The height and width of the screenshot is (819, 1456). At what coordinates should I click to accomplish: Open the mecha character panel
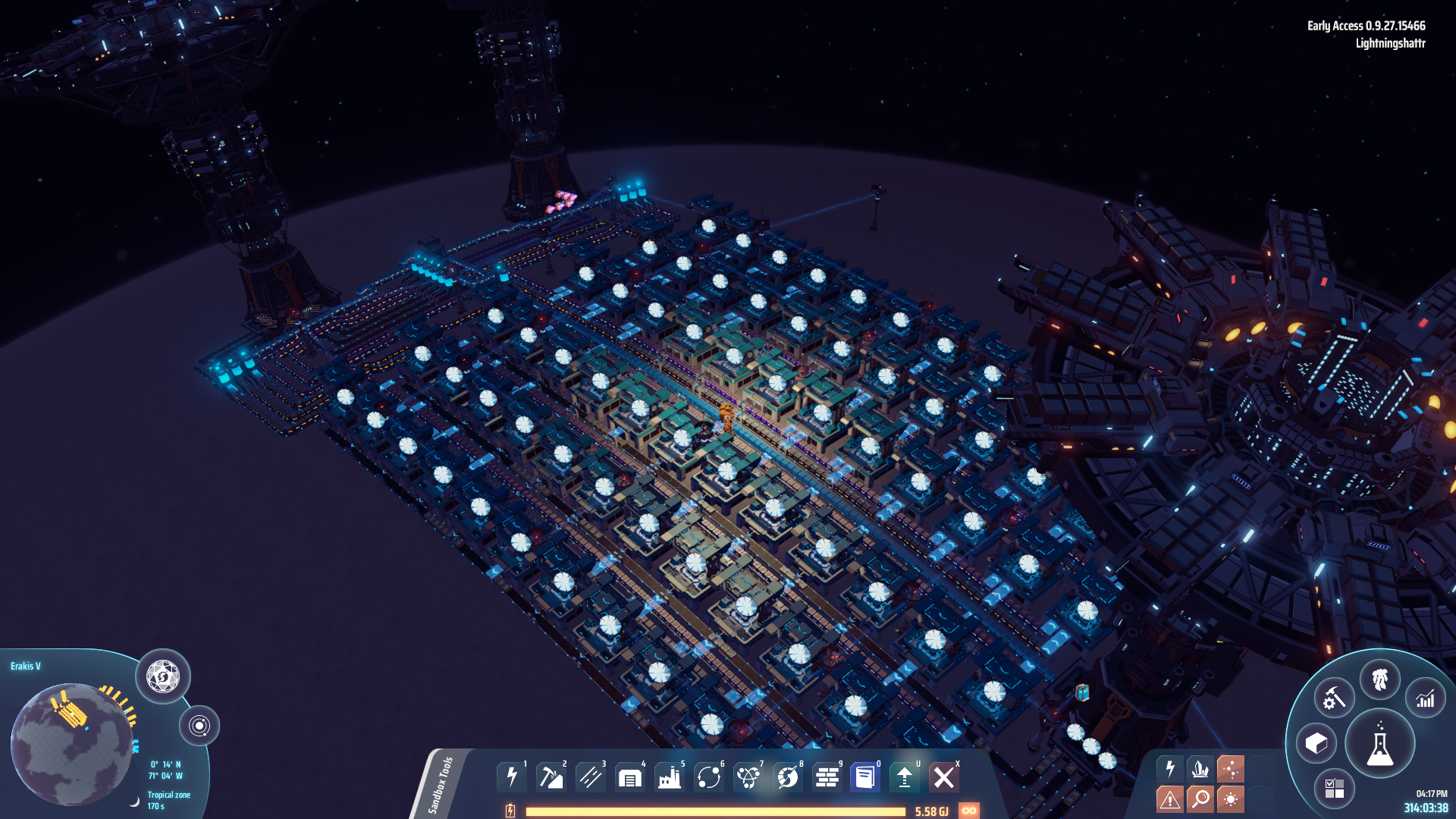[1380, 679]
